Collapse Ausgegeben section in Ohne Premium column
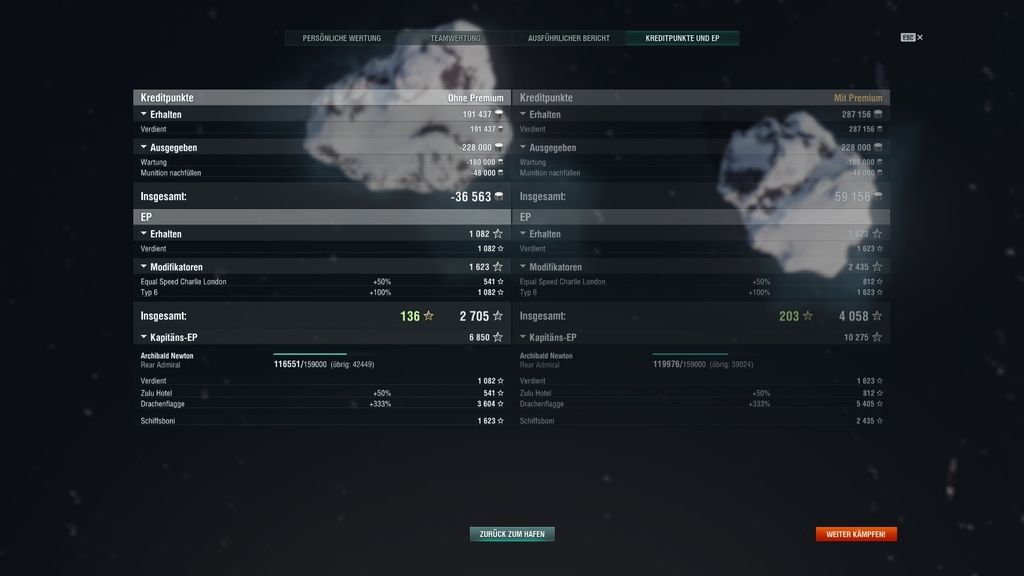The width and height of the screenshot is (1024, 576). [144, 147]
